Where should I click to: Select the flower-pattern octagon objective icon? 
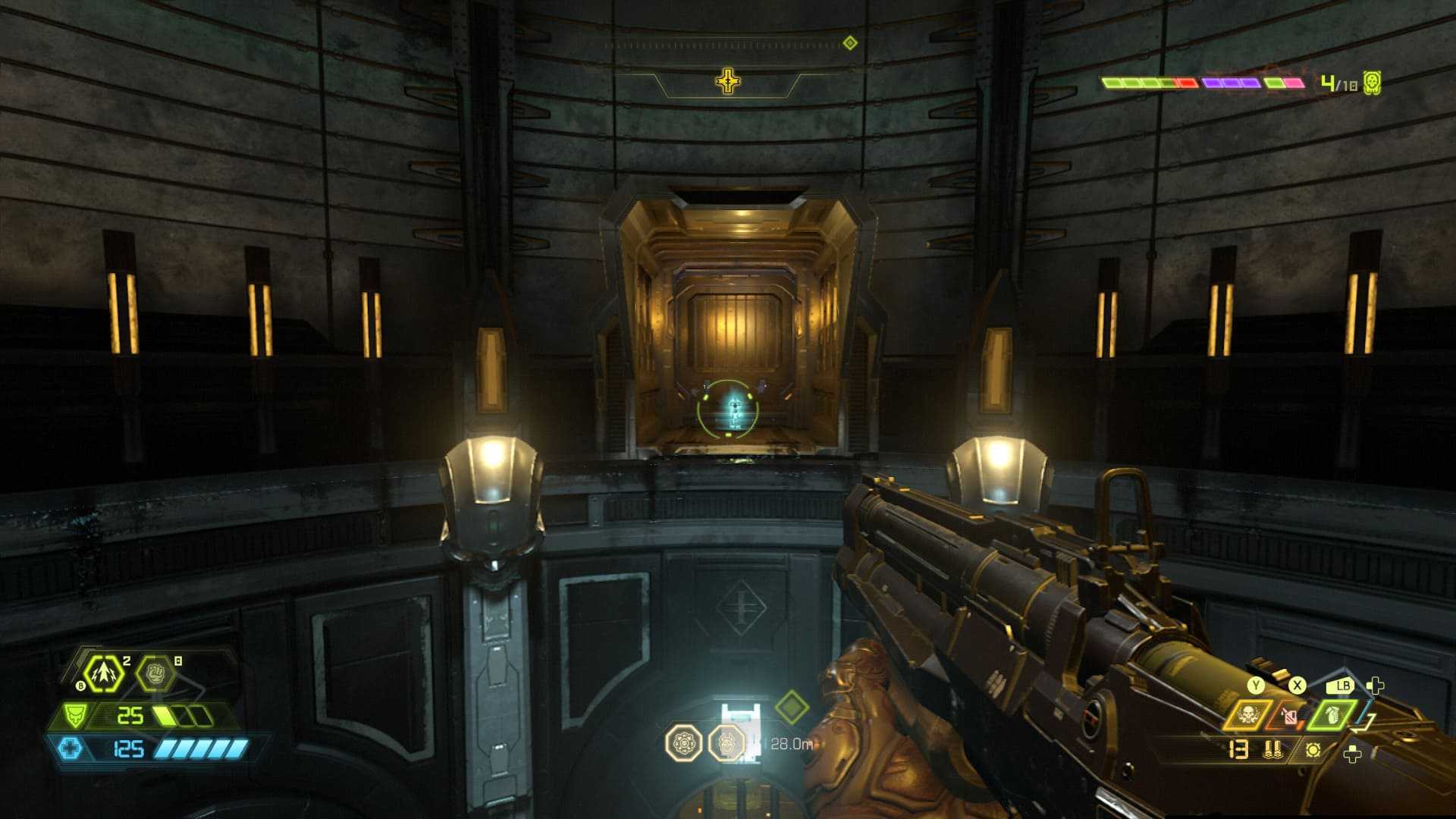(x=683, y=743)
